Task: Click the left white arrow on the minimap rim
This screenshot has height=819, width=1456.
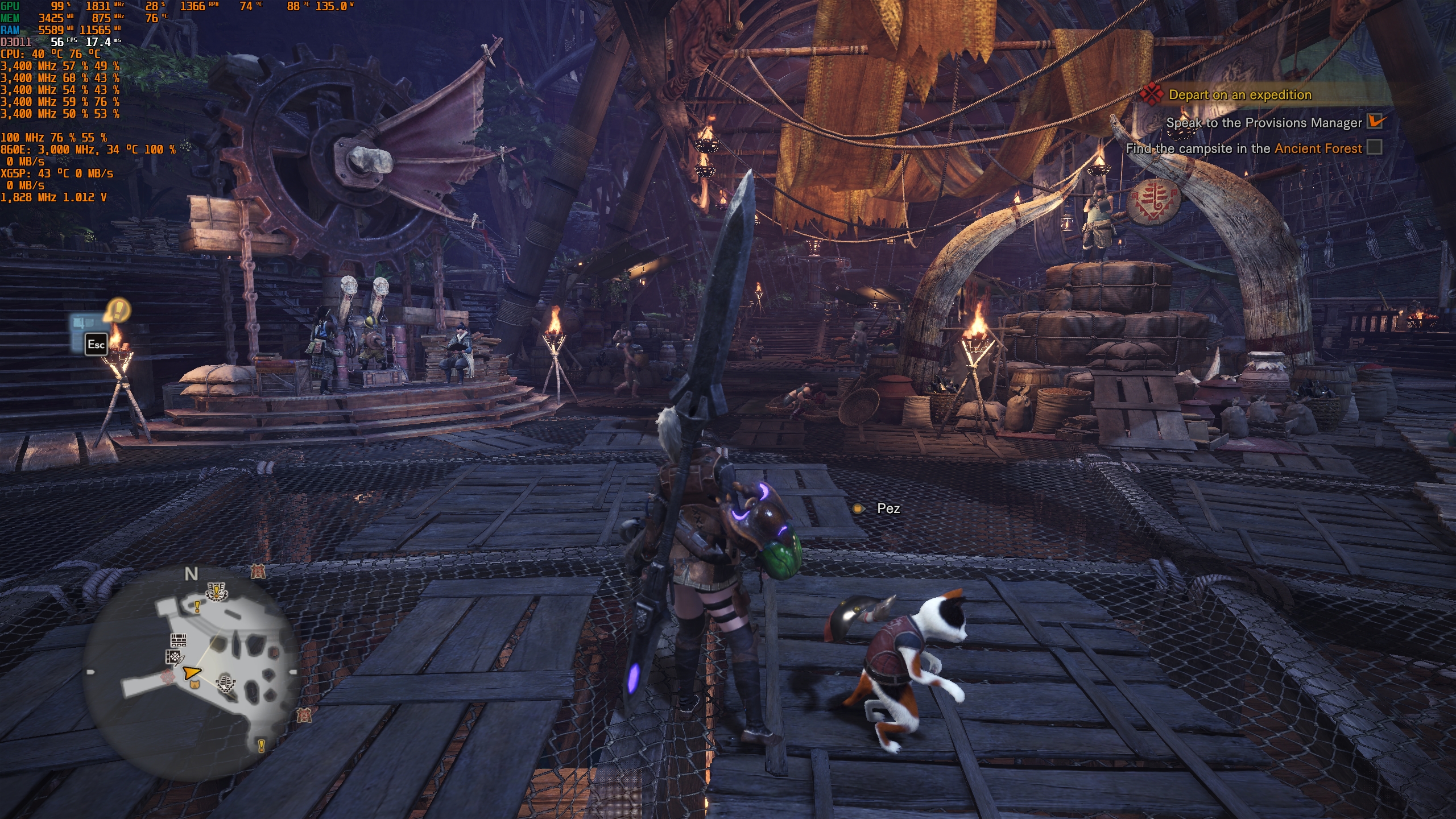Action: tap(90, 672)
